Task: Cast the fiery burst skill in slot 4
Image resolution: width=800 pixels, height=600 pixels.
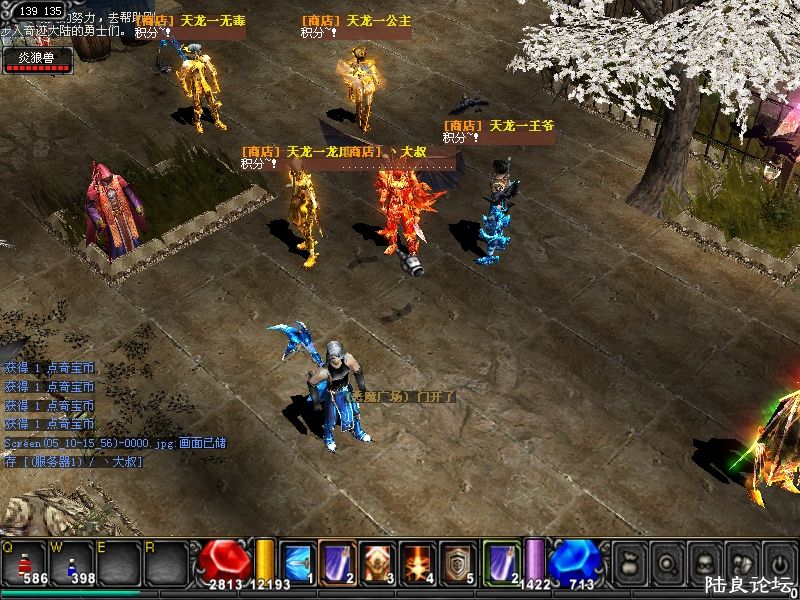Action: [x=417, y=561]
